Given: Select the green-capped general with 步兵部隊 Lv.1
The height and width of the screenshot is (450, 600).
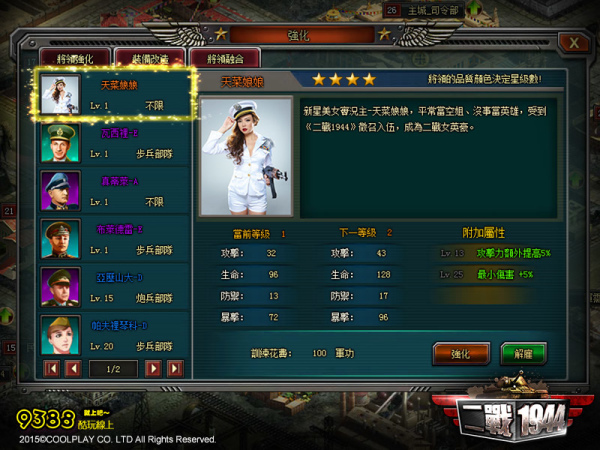Looking at the screenshot, I should pyautogui.click(x=112, y=143).
